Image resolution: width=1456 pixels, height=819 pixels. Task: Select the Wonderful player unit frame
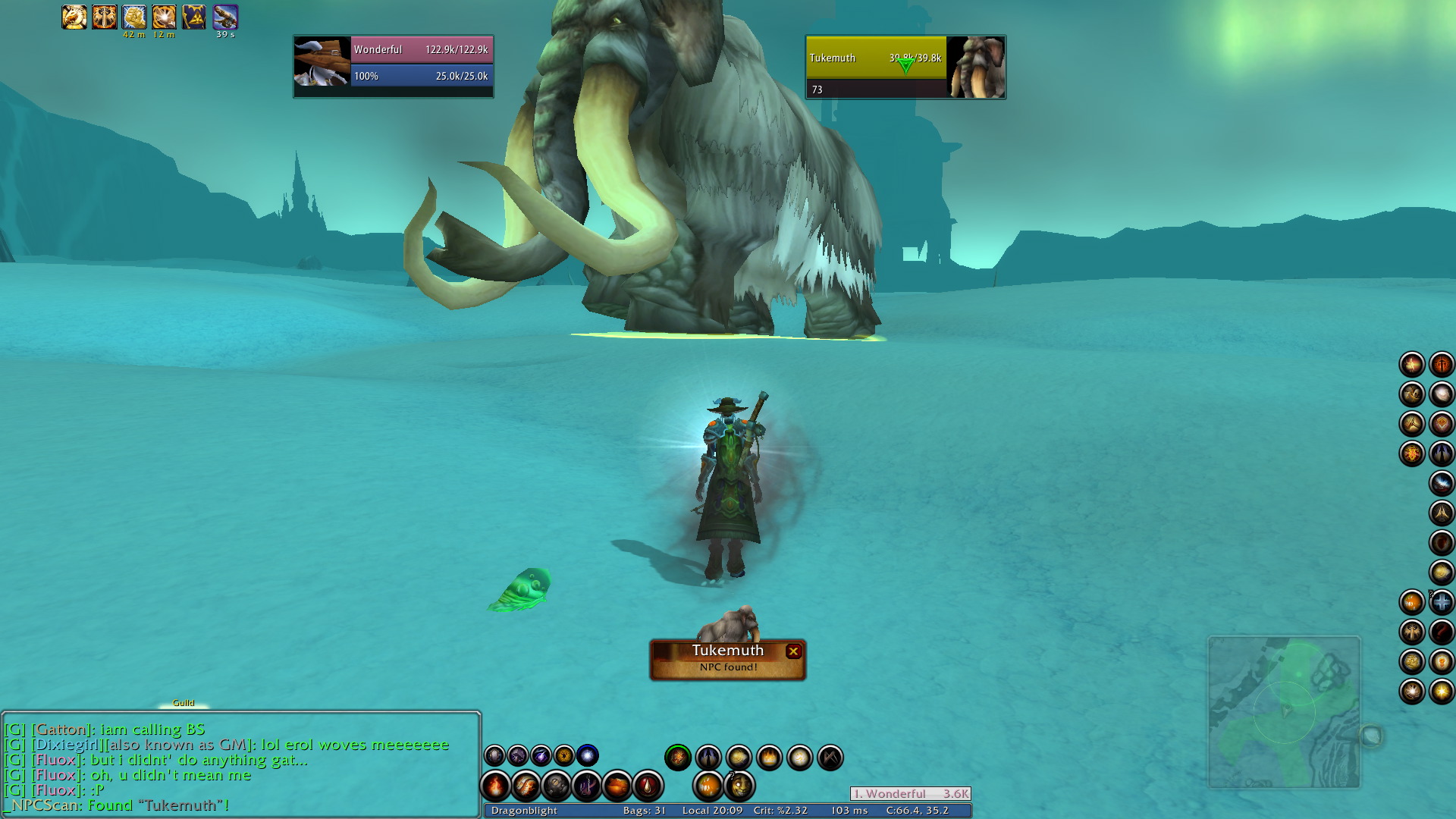(393, 67)
